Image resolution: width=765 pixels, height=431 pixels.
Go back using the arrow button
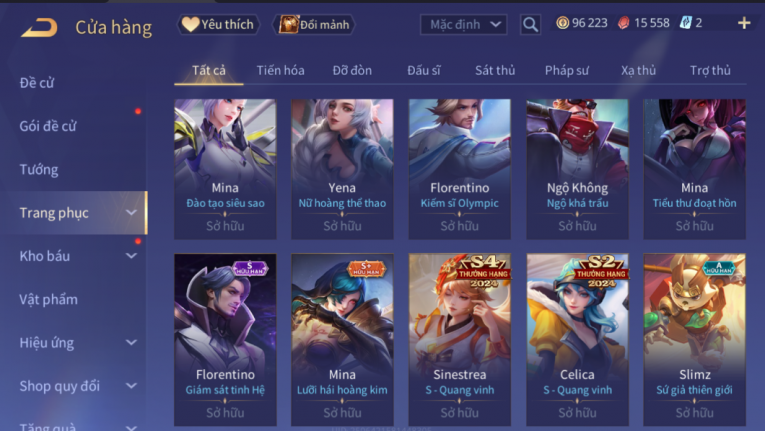pyautogui.click(x=39, y=27)
